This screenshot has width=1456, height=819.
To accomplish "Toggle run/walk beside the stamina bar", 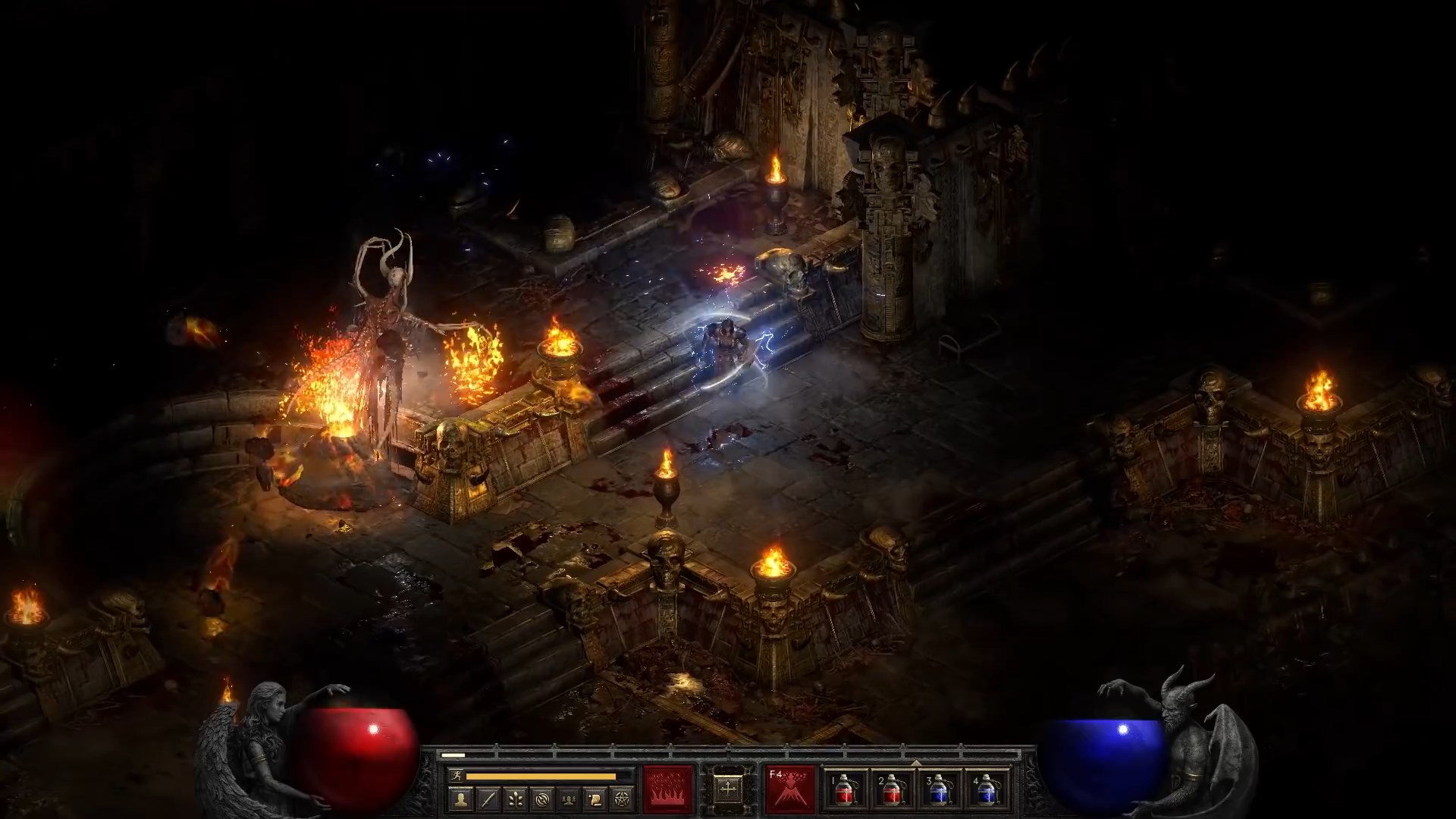I will 457,776.
